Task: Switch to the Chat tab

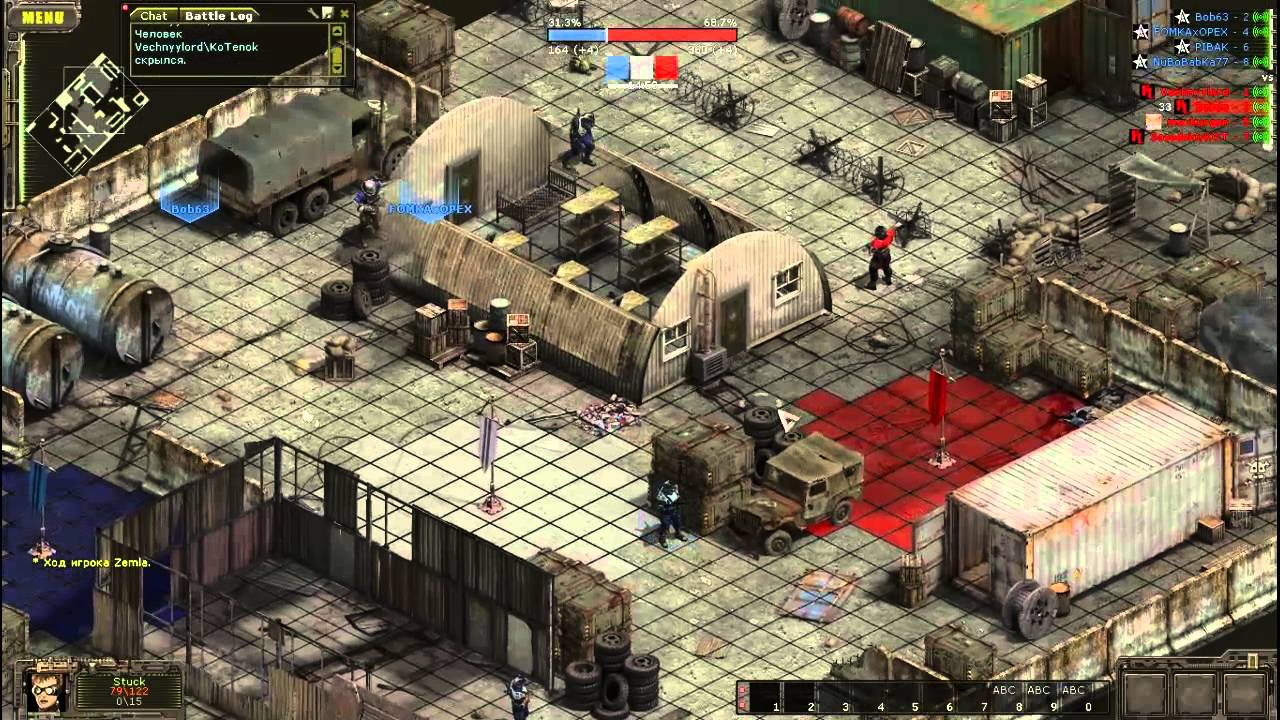Action: click(x=153, y=15)
